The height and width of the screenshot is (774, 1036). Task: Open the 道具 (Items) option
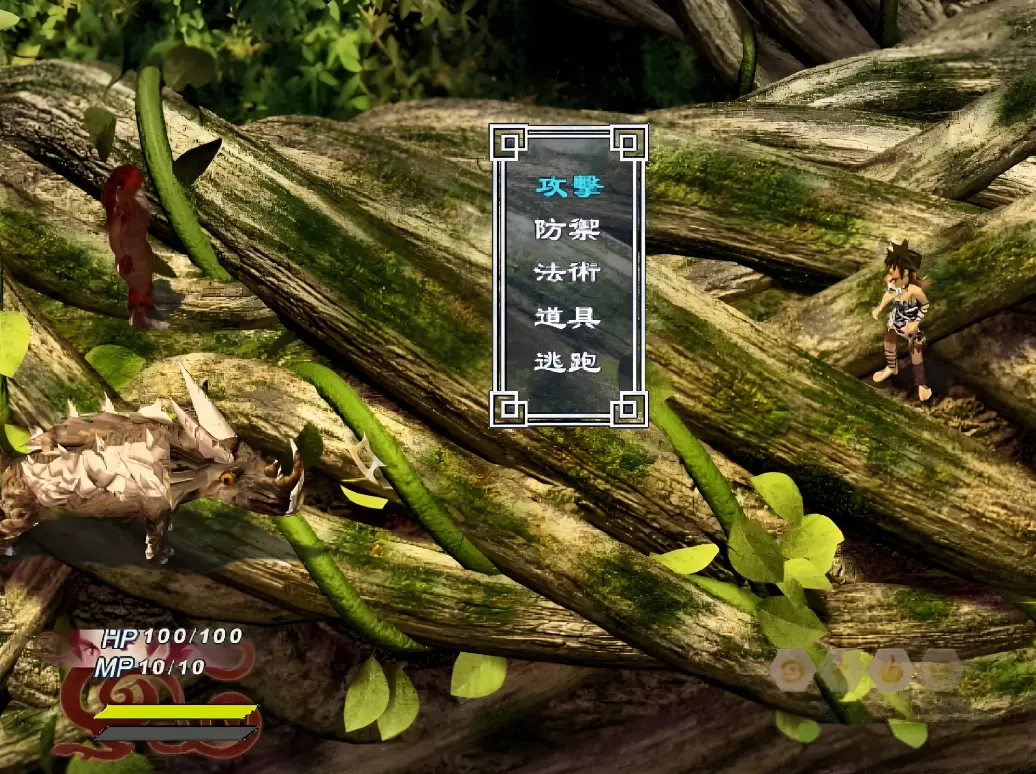(567, 318)
